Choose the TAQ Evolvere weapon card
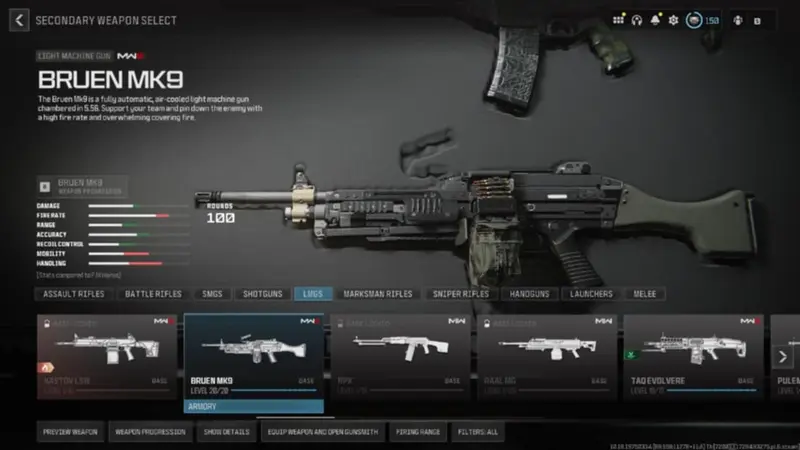The height and width of the screenshot is (450, 800). coord(695,356)
